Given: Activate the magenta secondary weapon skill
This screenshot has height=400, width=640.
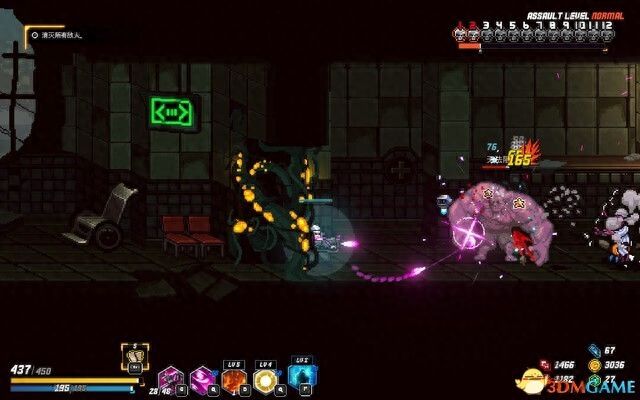Looking at the screenshot, I should (x=202, y=378).
